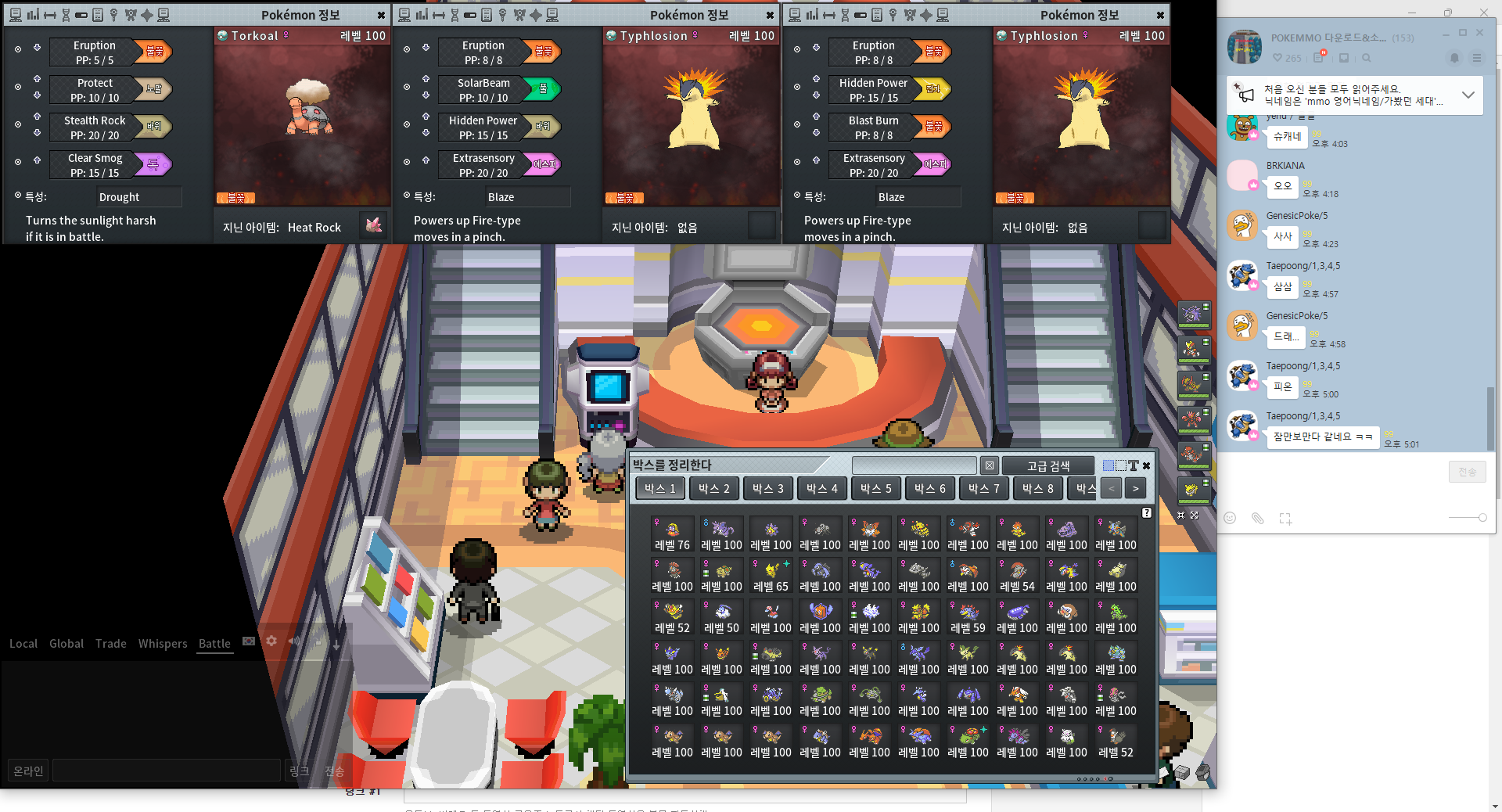
Task: Switch to 박스 5 in PC storage
Action: point(875,488)
